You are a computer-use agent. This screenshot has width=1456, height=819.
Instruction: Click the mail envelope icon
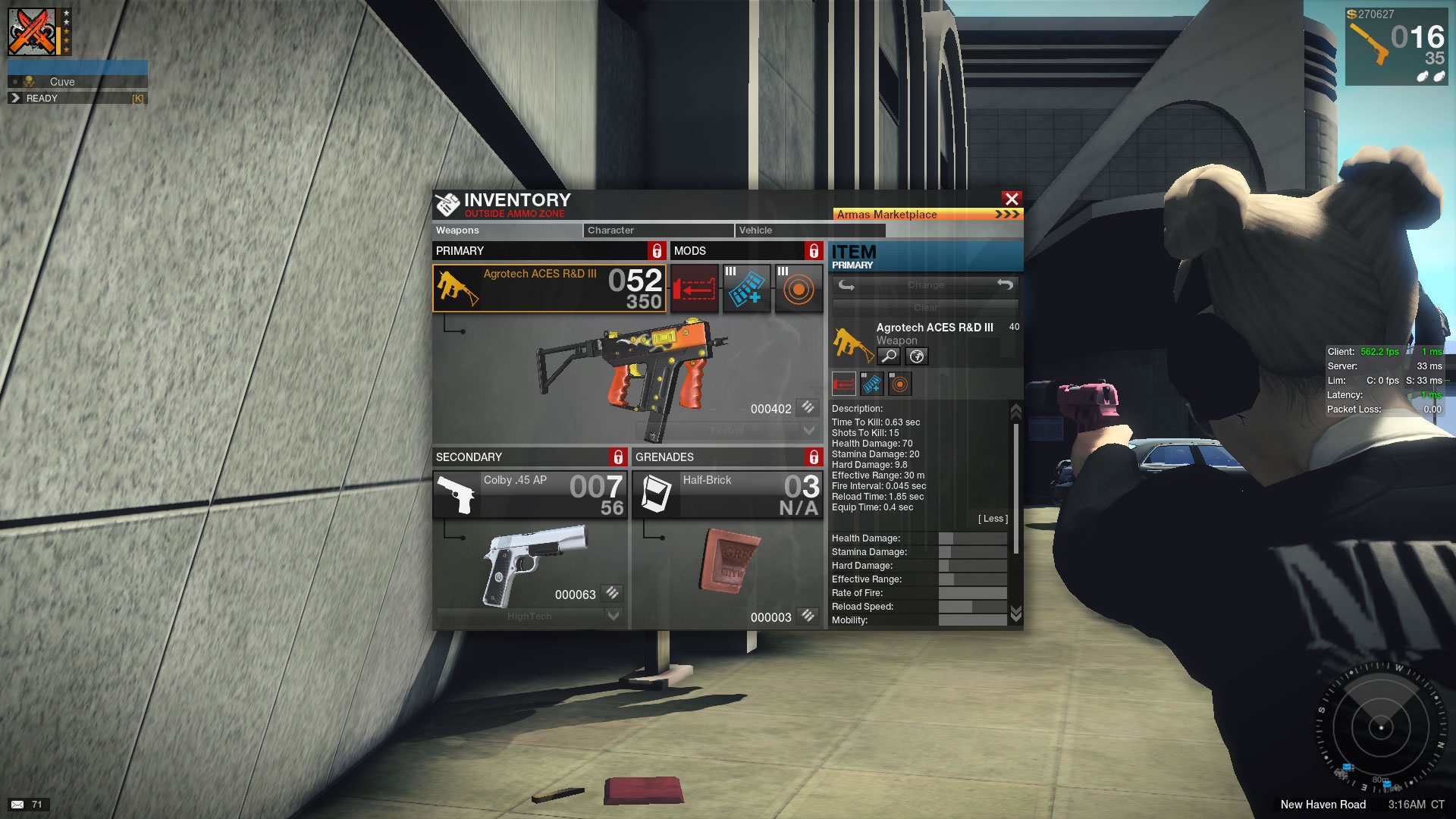[17, 805]
